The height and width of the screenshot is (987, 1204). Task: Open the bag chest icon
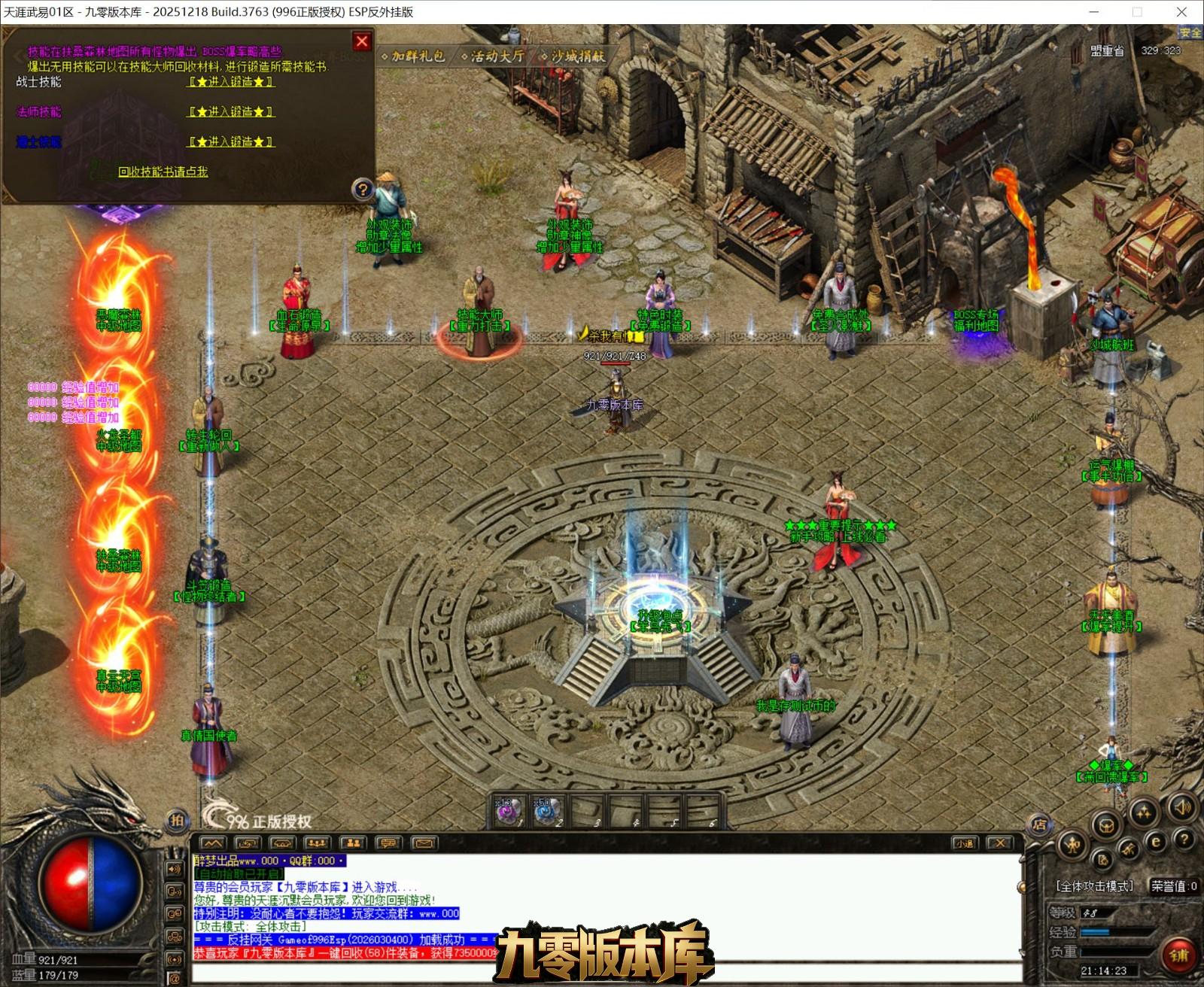(x=1106, y=825)
